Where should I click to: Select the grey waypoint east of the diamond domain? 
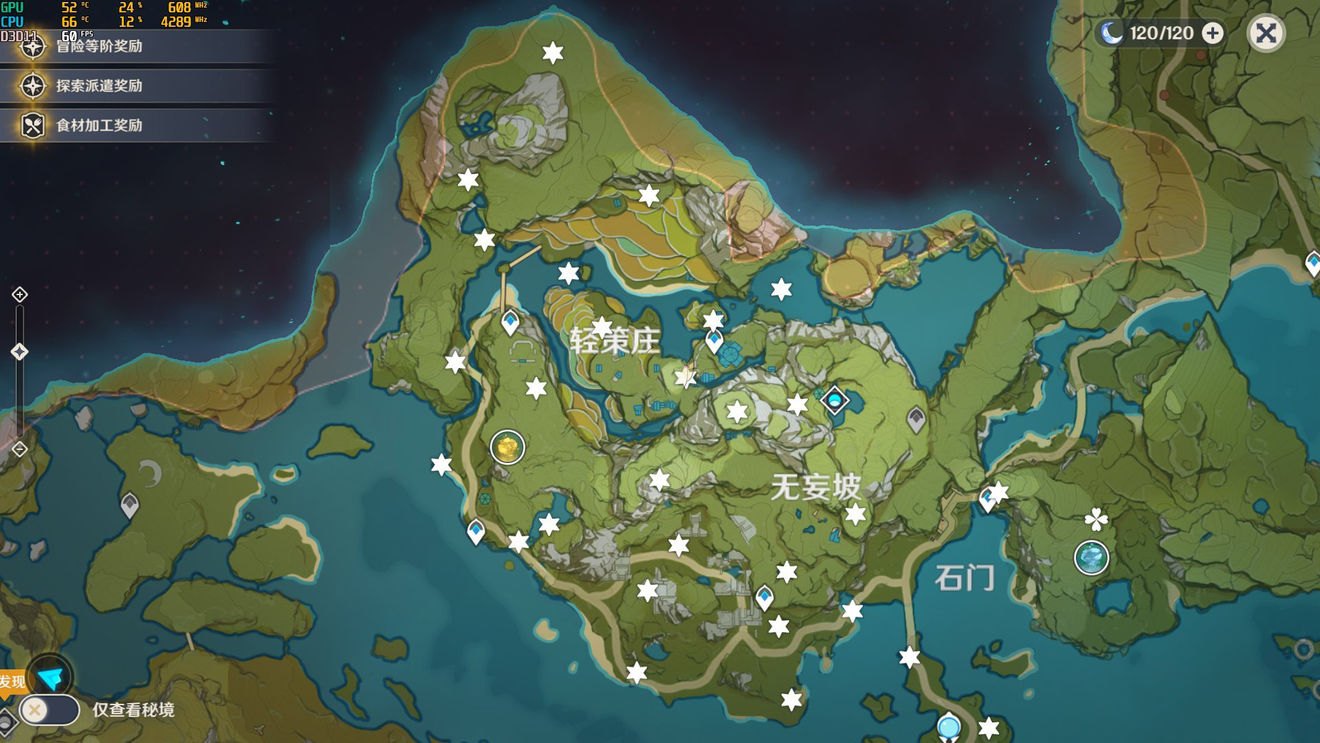(x=916, y=419)
